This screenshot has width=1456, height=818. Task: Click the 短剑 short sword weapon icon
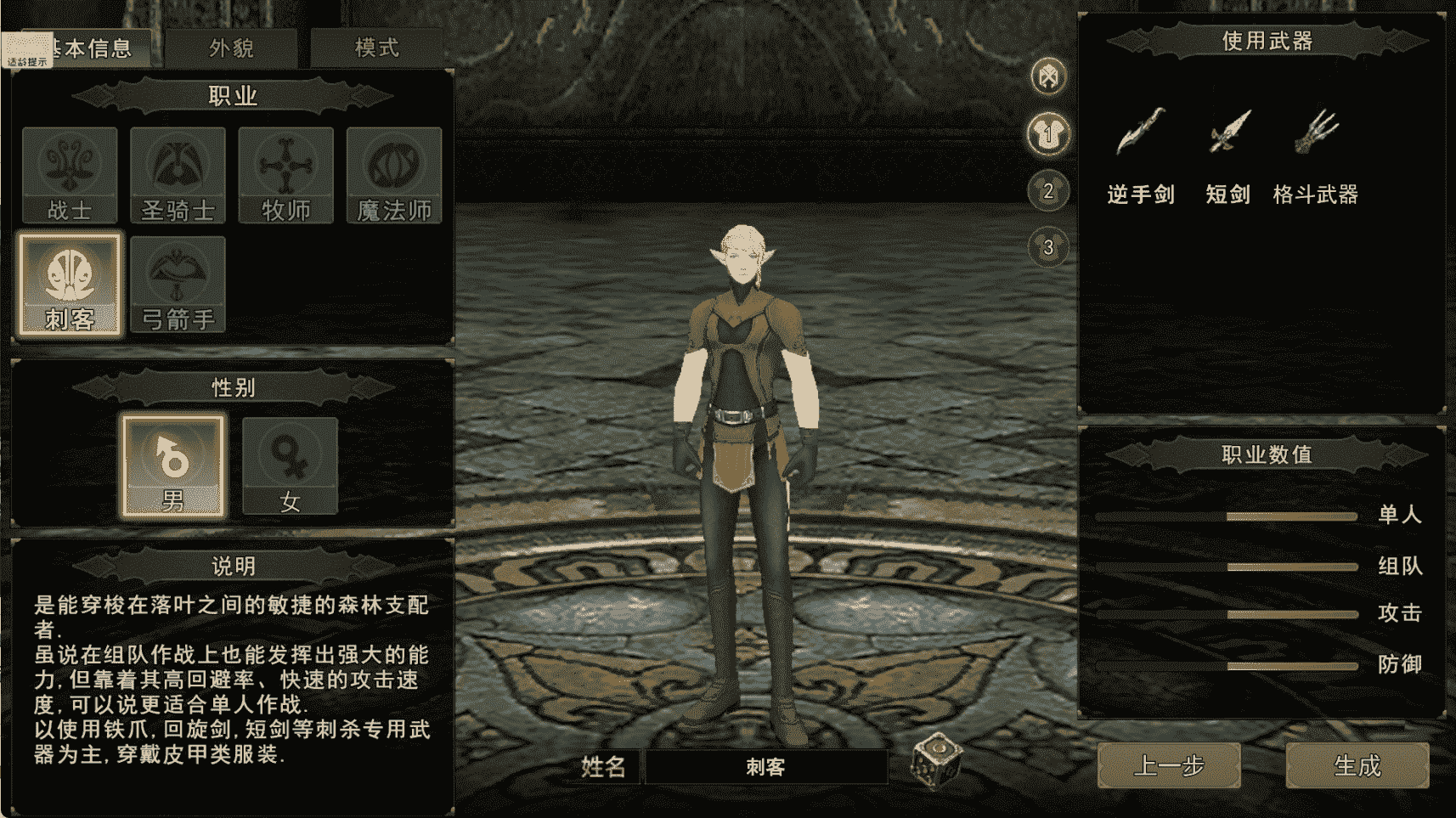(x=1229, y=132)
